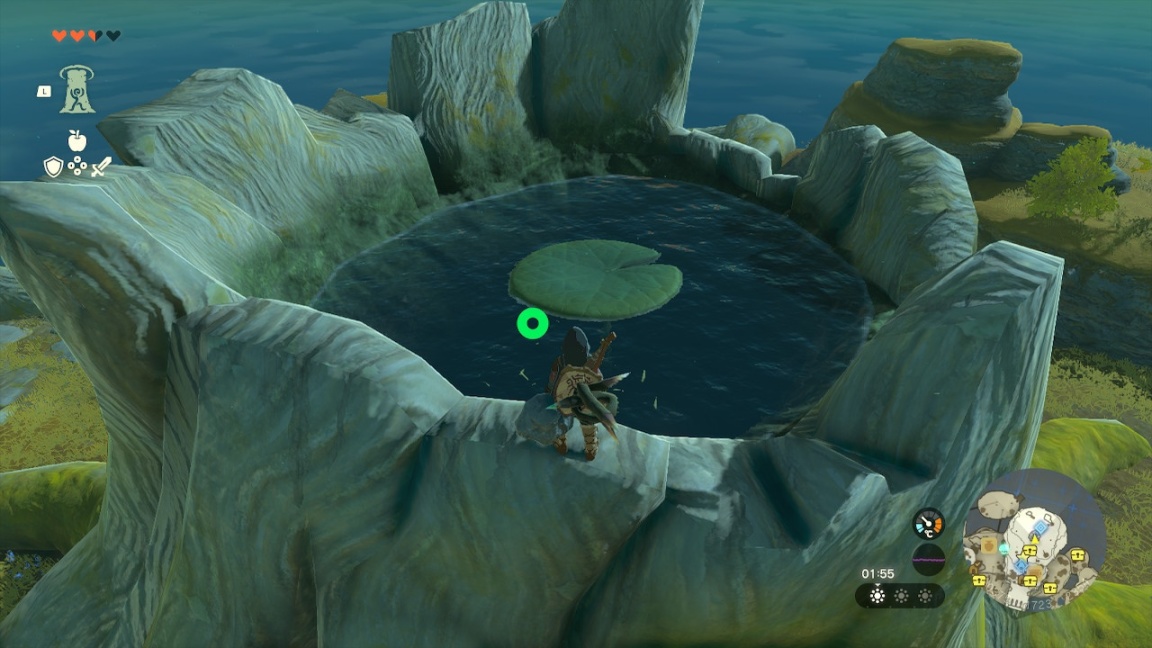
Task: Click the leaf stamp marker on minimap
Action: [989, 546]
